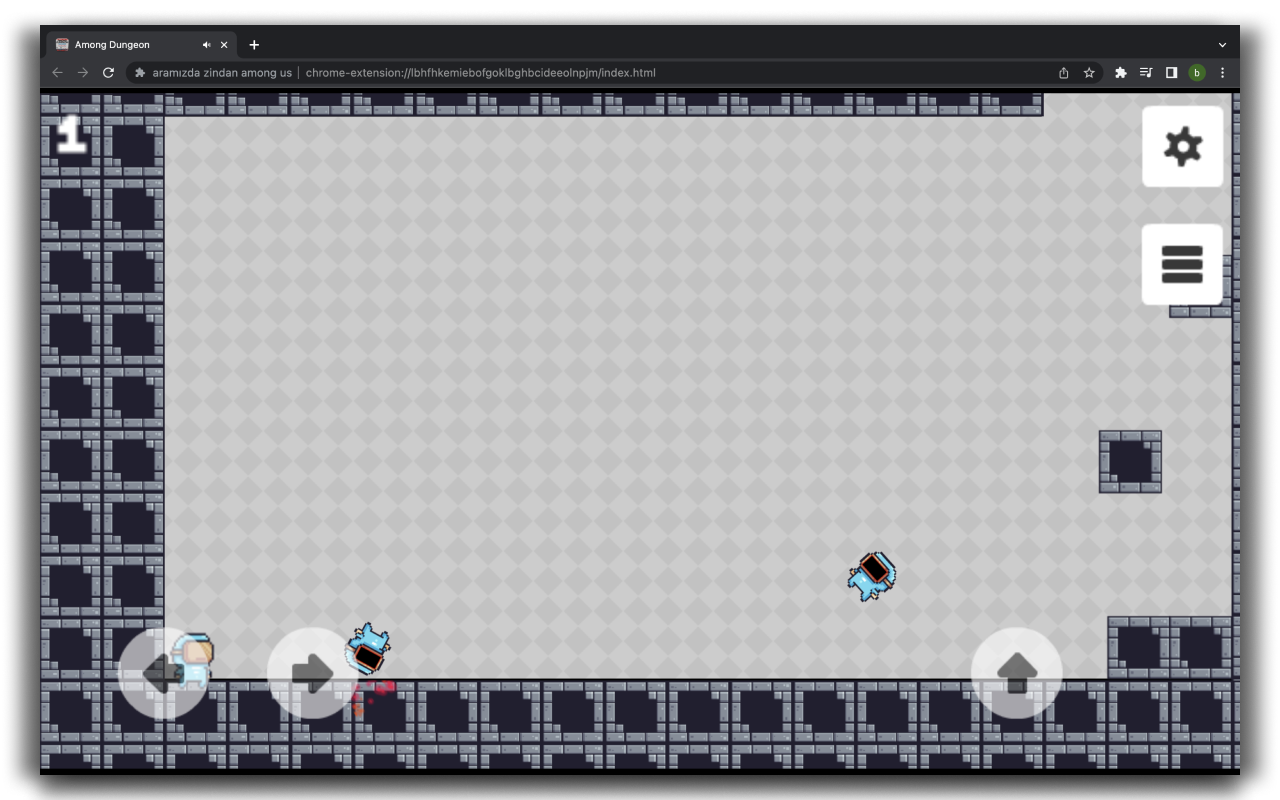Screen dimensions: 1280x800
Task: Unmute the Among Dungeon tab speaker icon
Action: click(x=206, y=44)
